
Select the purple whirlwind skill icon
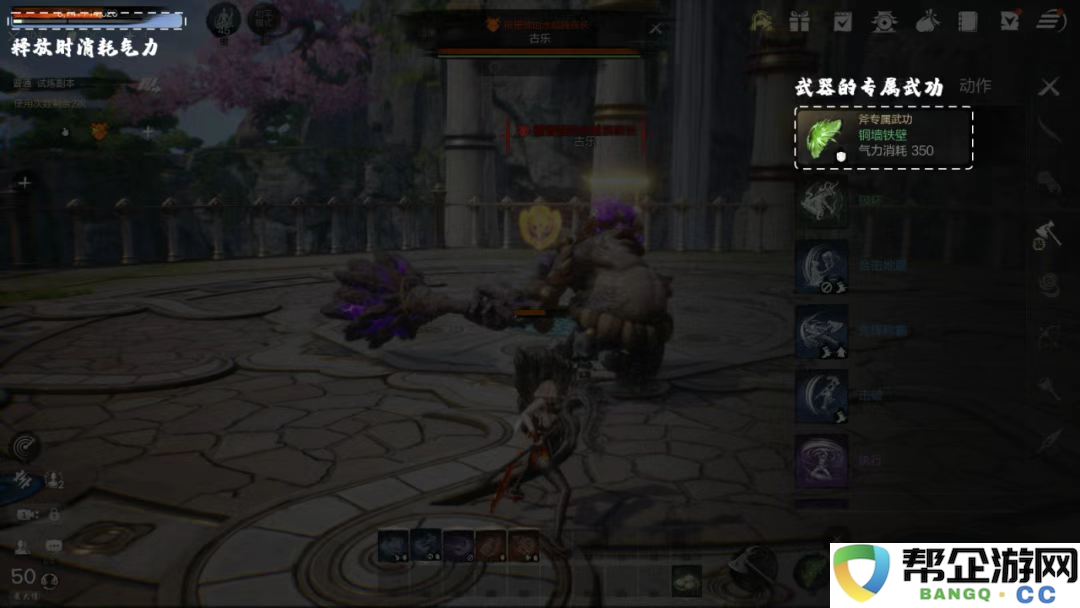tap(822, 460)
